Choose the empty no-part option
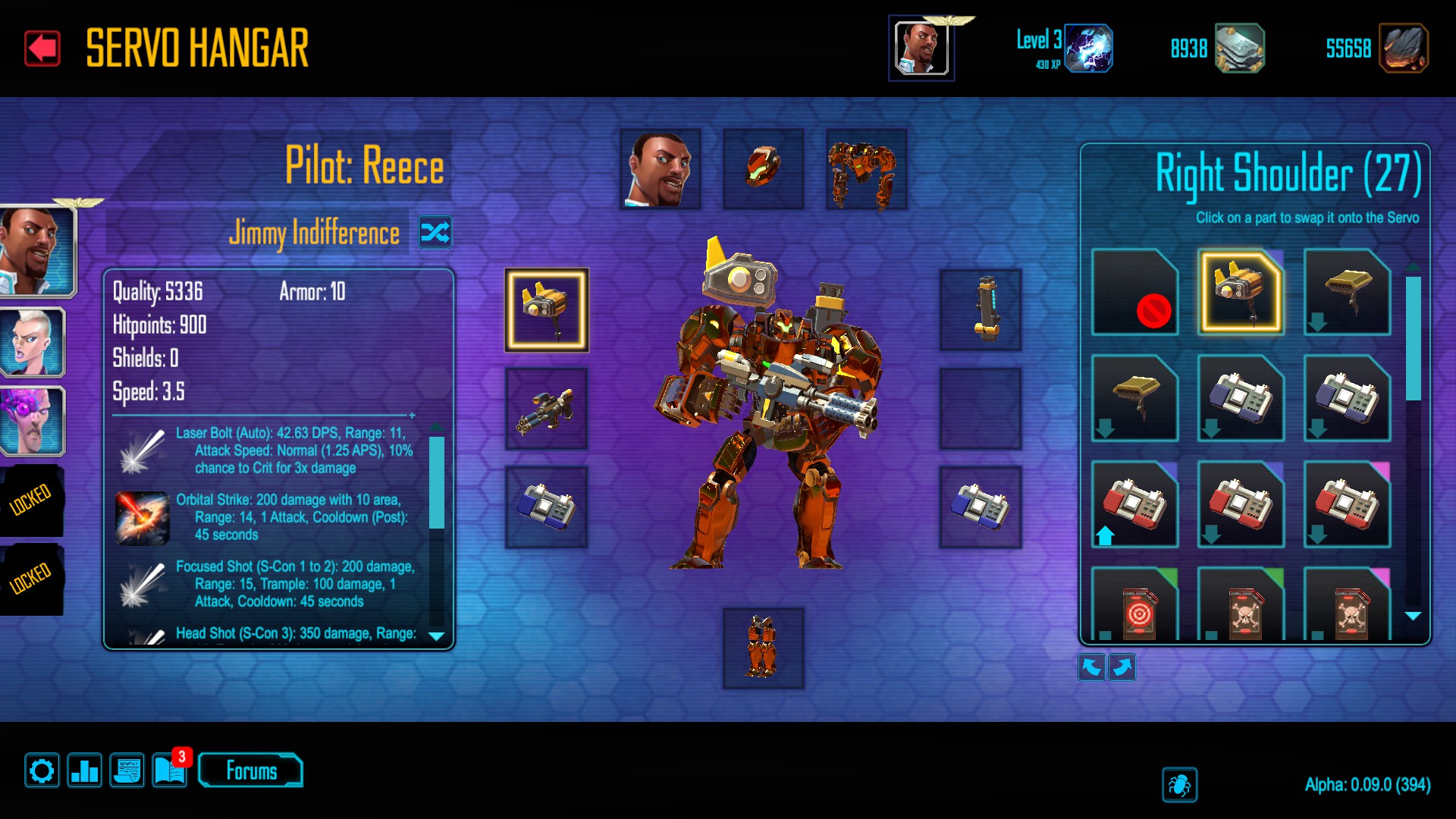The image size is (1456, 819). click(1134, 293)
